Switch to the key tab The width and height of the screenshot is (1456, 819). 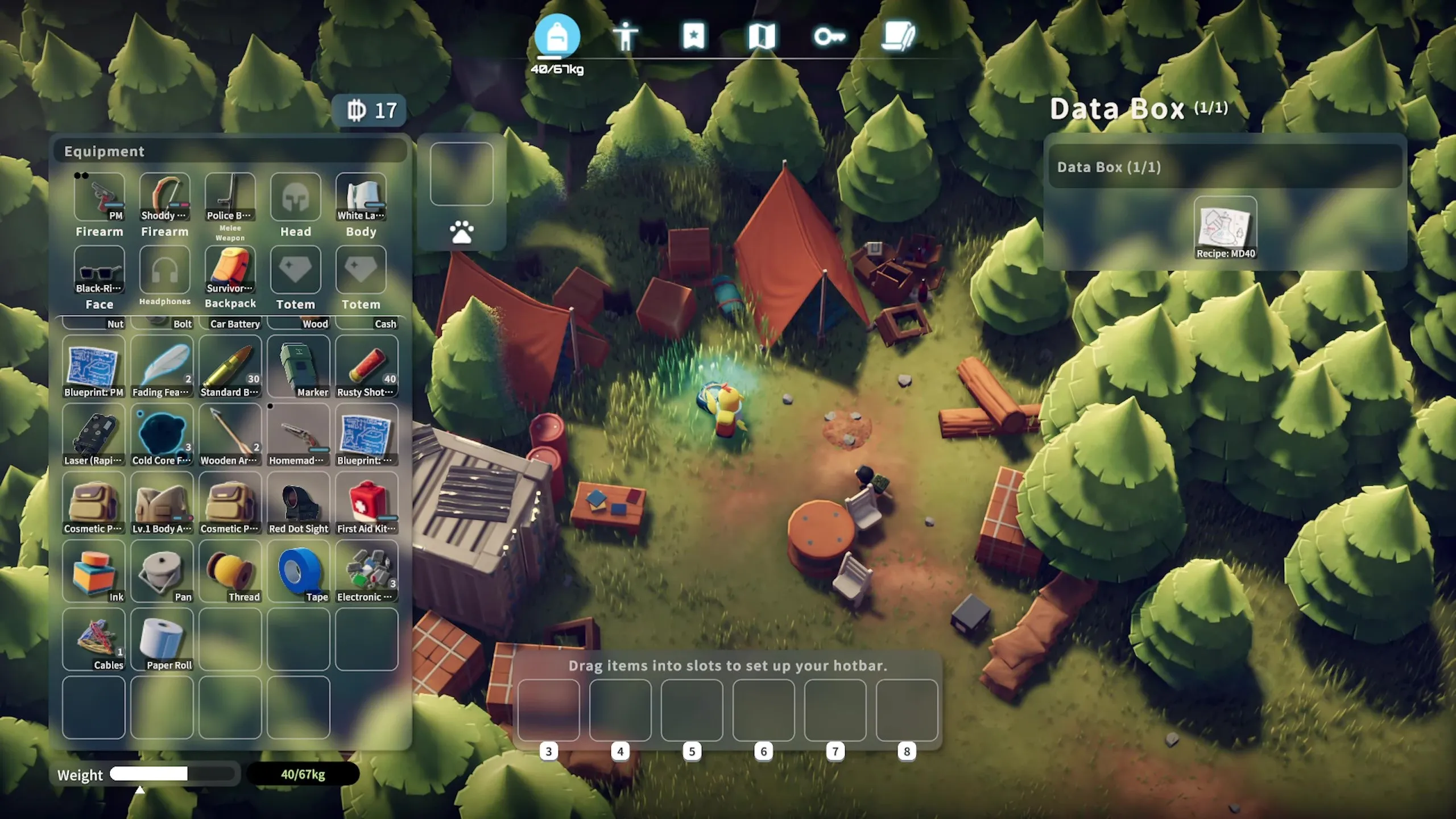829,36
